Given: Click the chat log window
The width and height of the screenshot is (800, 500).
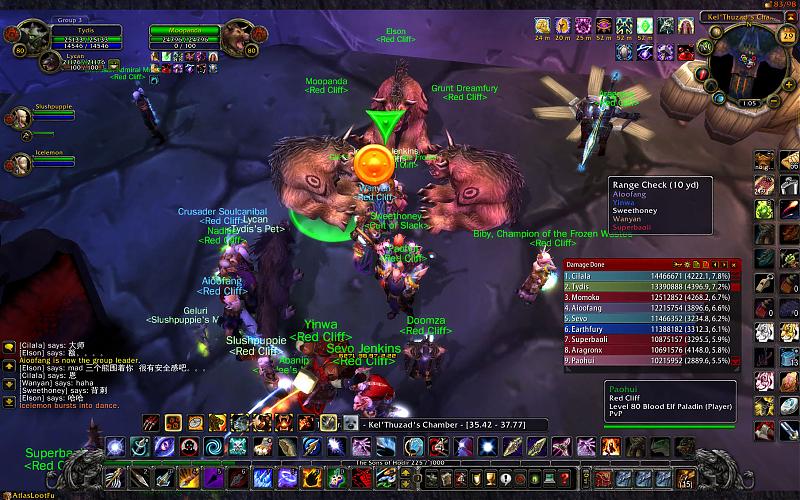Looking at the screenshot, I should (70, 375).
